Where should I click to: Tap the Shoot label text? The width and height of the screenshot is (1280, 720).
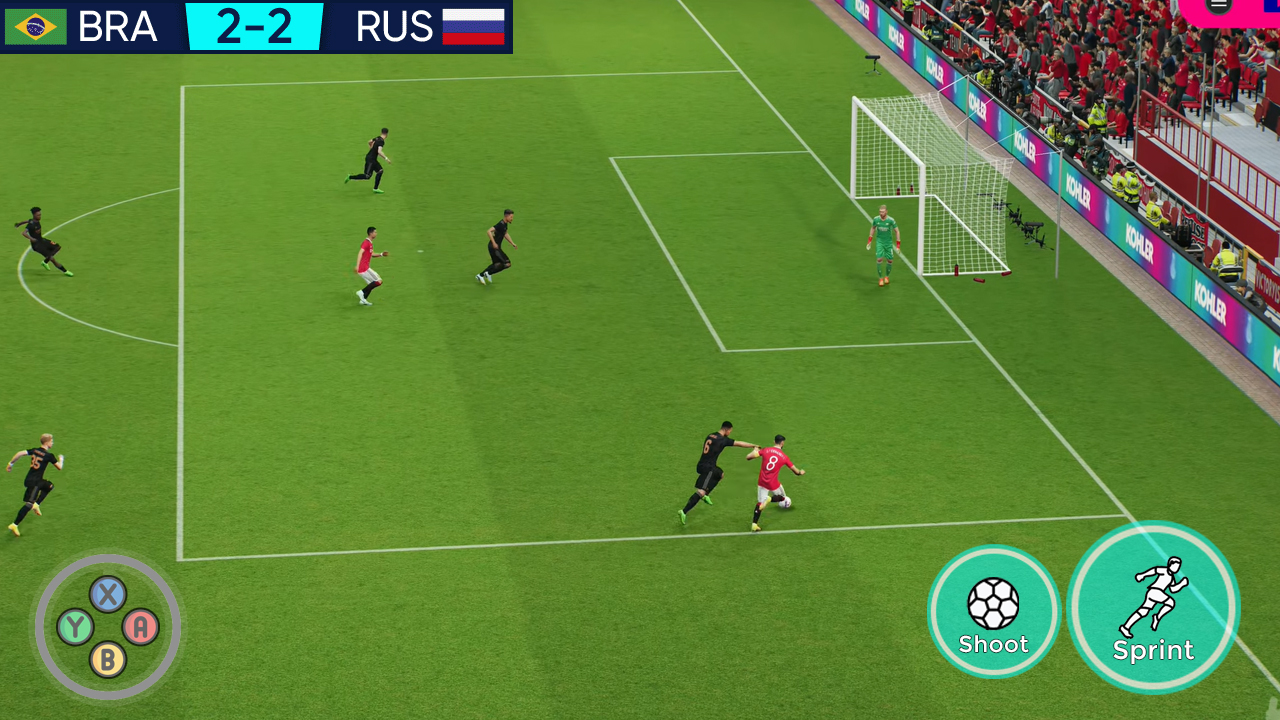pyautogui.click(x=993, y=643)
